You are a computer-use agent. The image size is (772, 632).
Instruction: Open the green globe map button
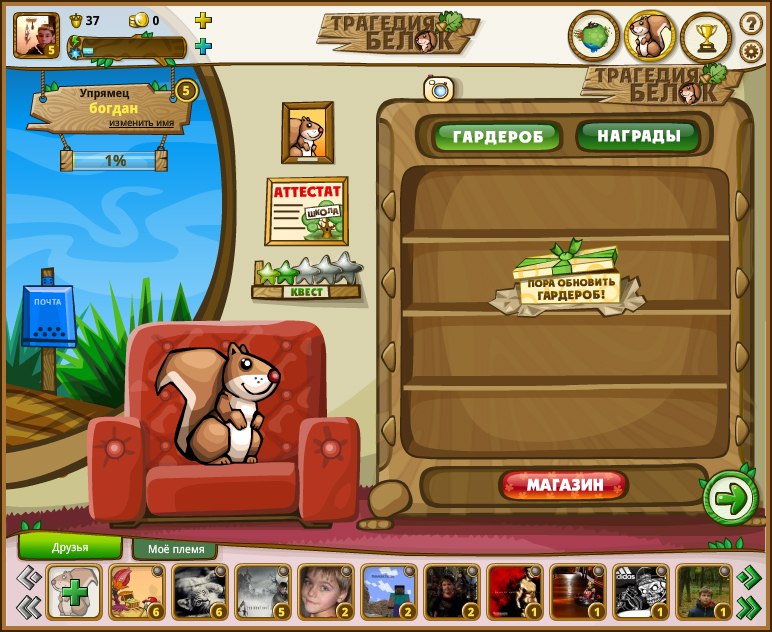[x=594, y=37]
